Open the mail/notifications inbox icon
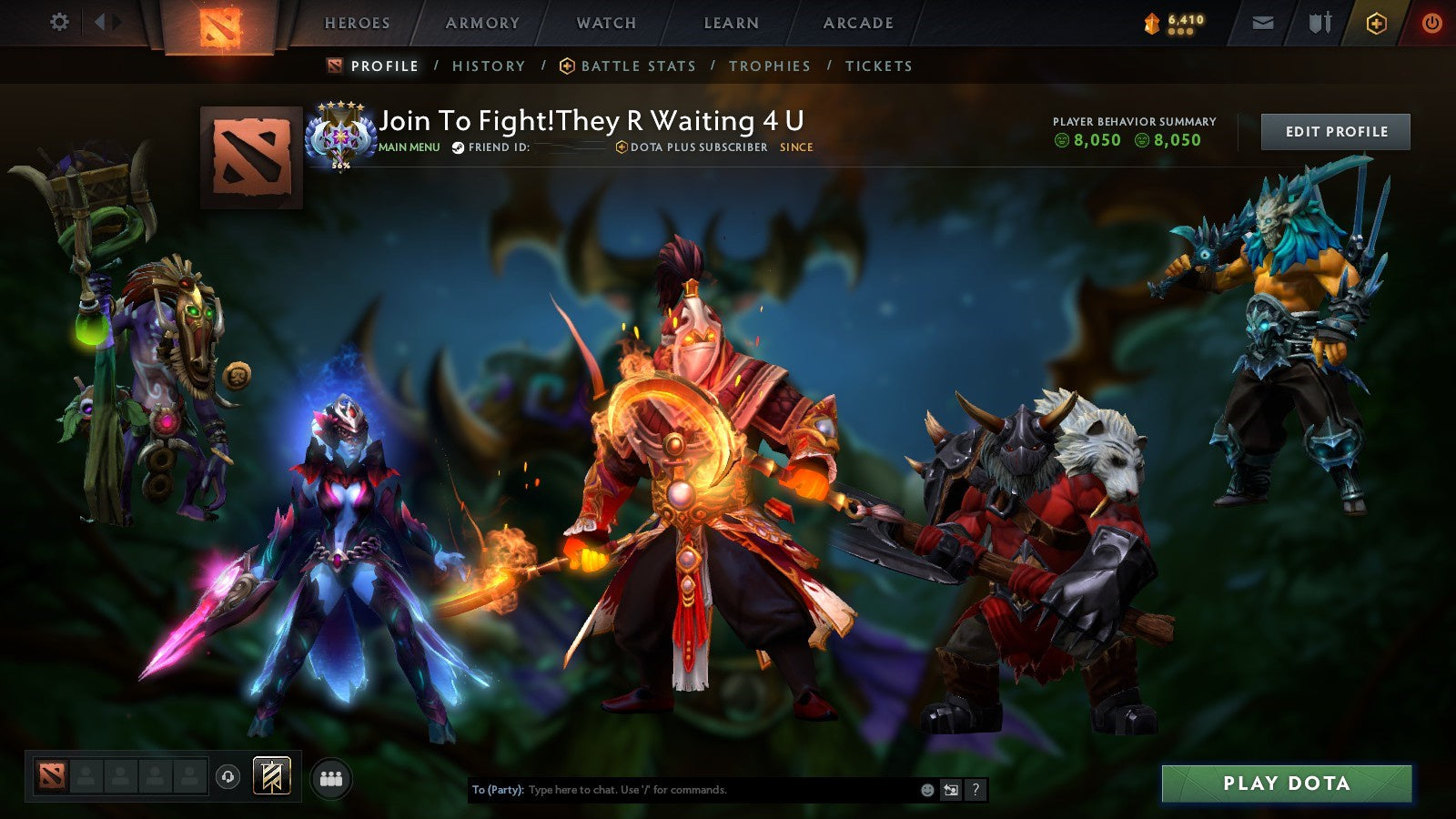The width and height of the screenshot is (1456, 819). click(x=1263, y=23)
